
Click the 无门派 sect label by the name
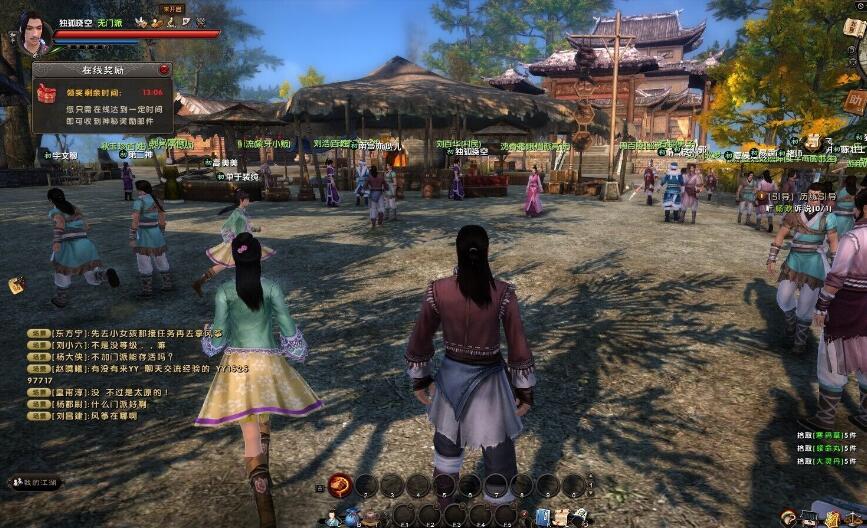tap(109, 21)
